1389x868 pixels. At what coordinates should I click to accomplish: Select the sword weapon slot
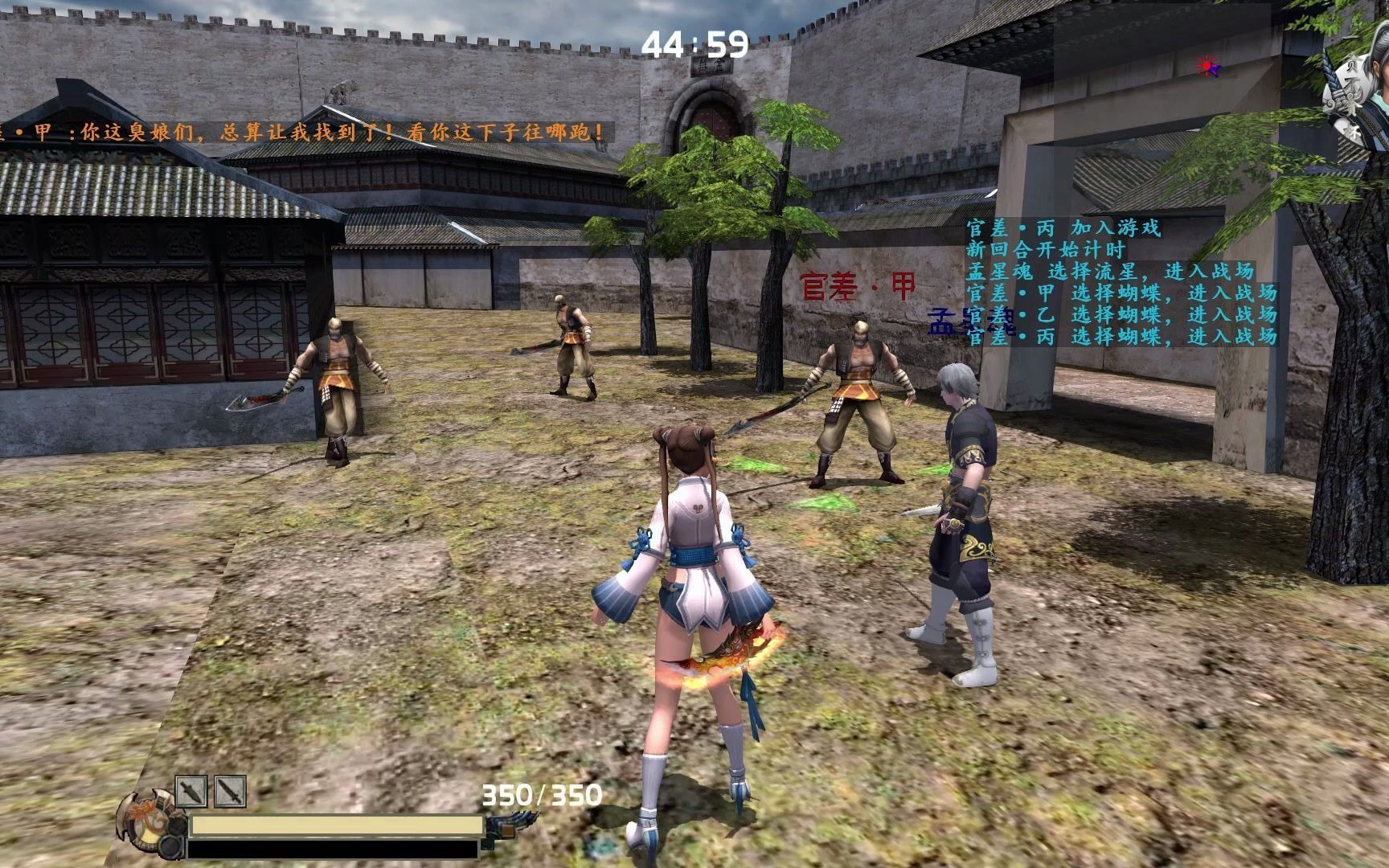(230, 792)
